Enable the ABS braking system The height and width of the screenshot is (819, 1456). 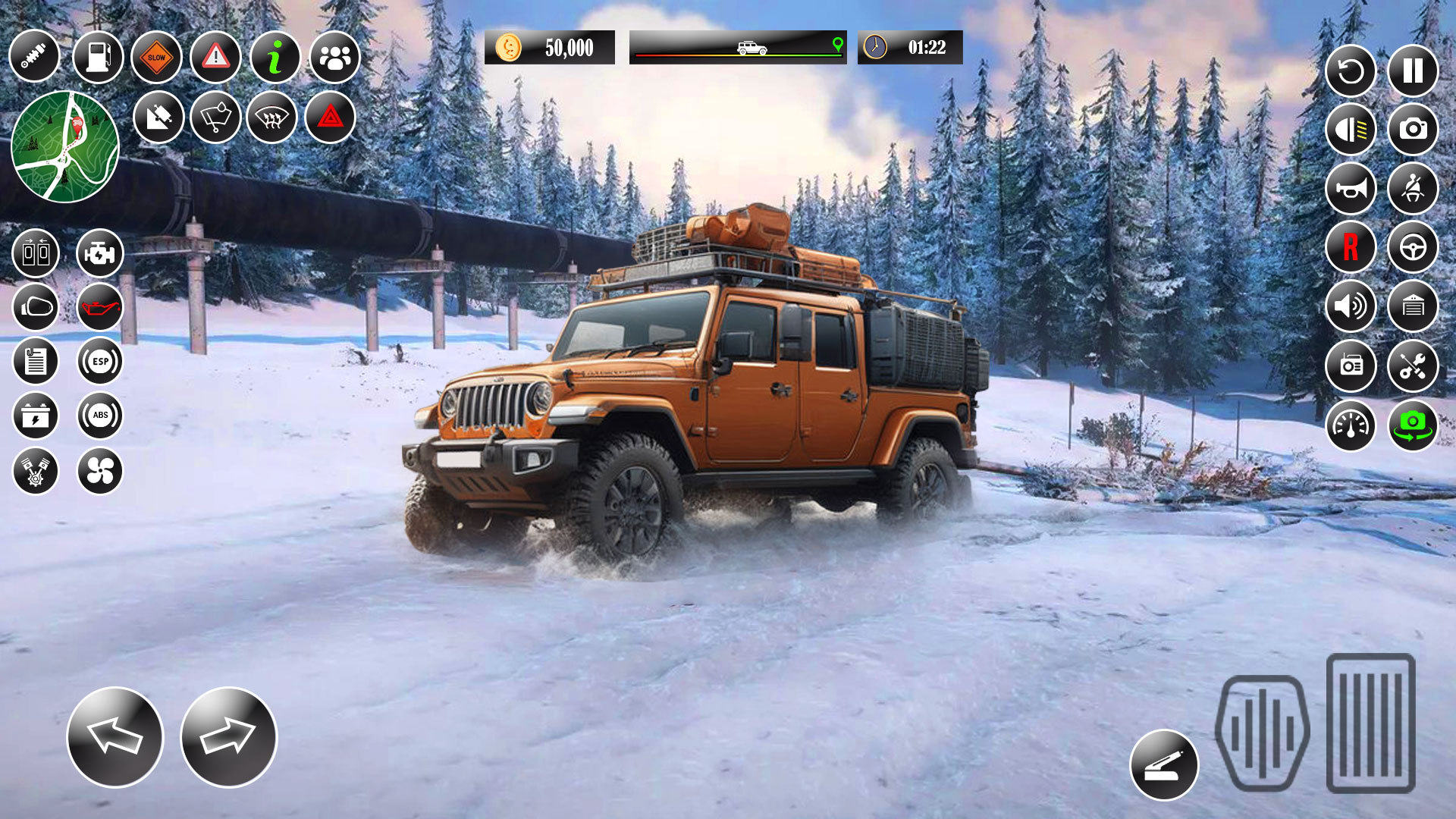[x=101, y=414]
